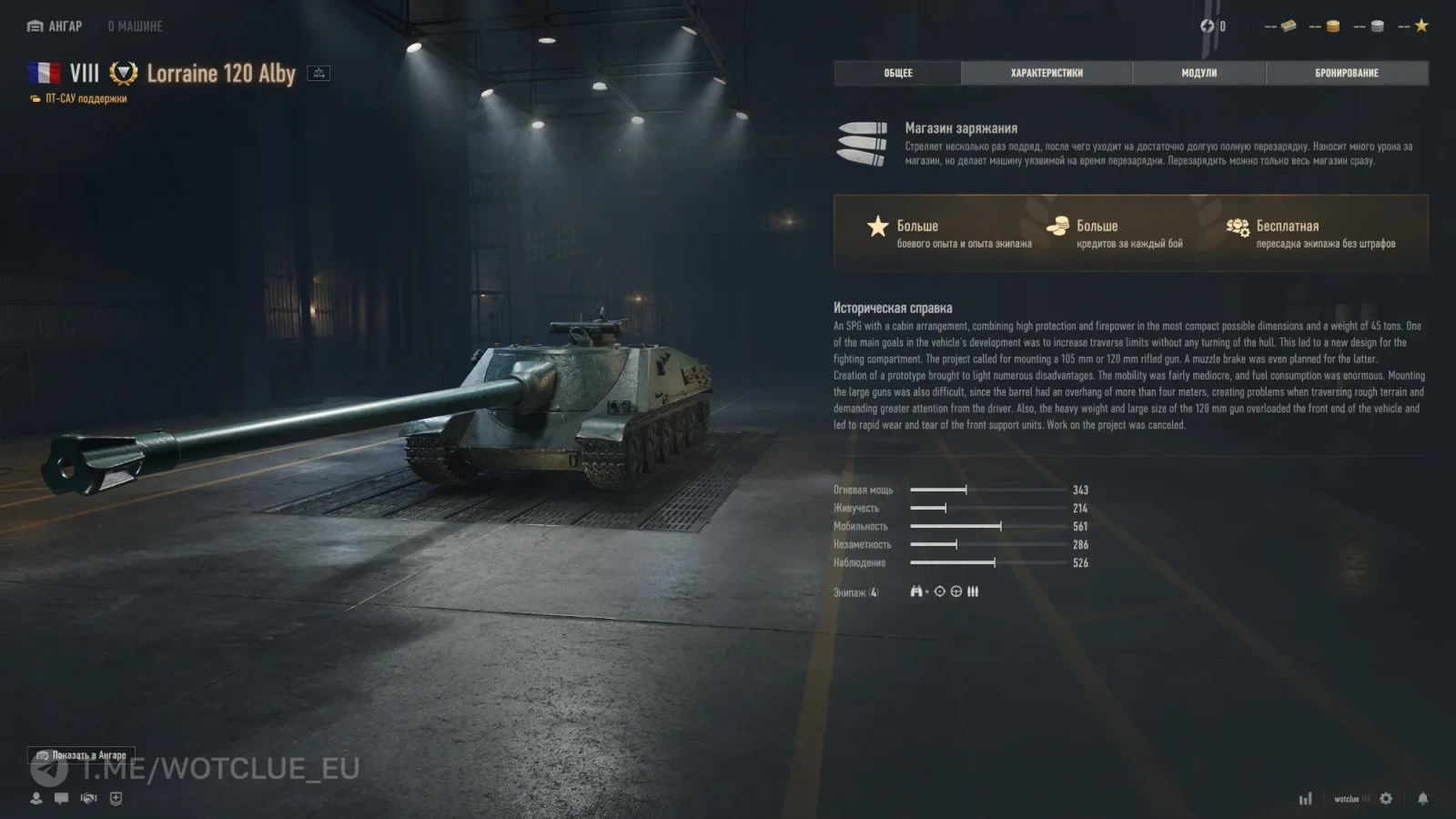Click the free experience star counter
The height and width of the screenshot is (819, 1456).
tap(1414, 26)
